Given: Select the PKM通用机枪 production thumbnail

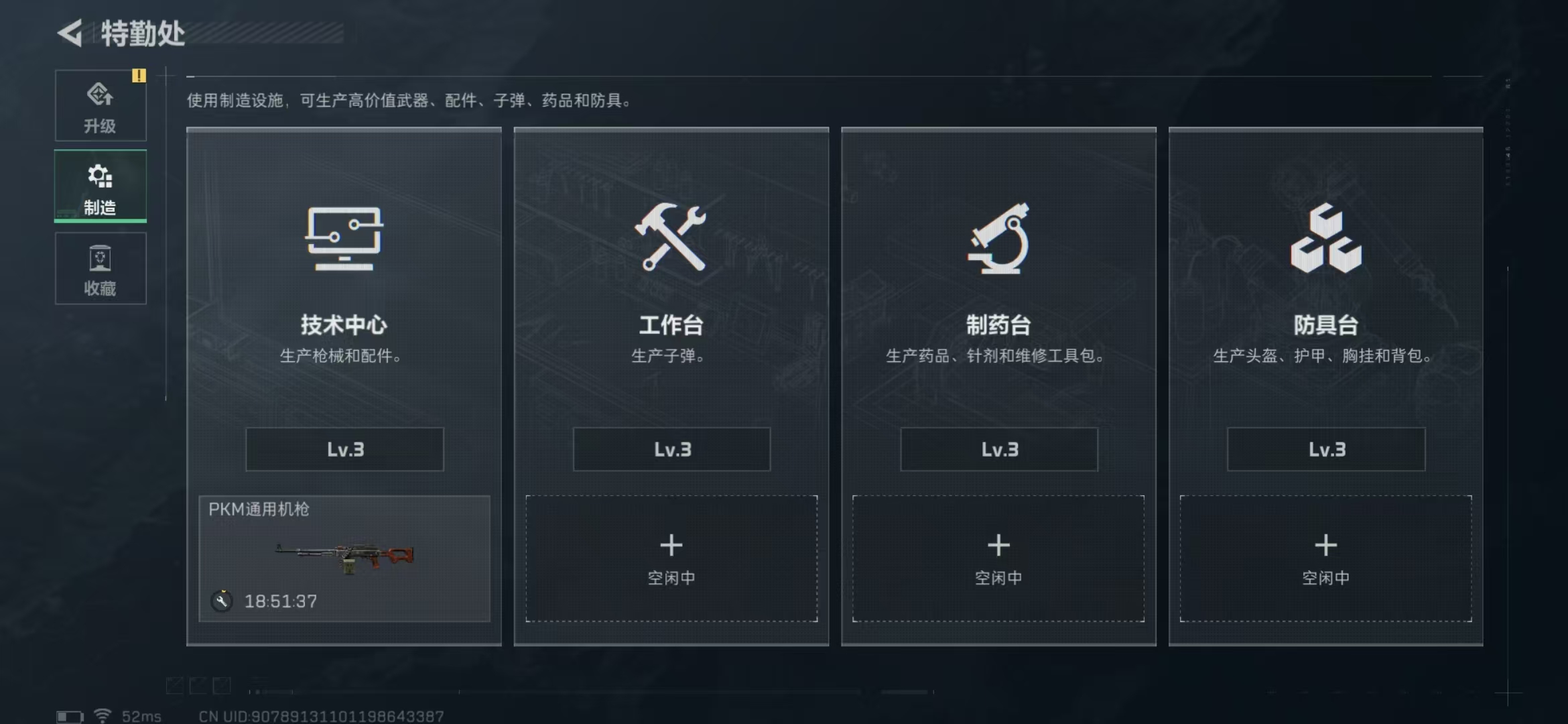Looking at the screenshot, I should point(344,558).
